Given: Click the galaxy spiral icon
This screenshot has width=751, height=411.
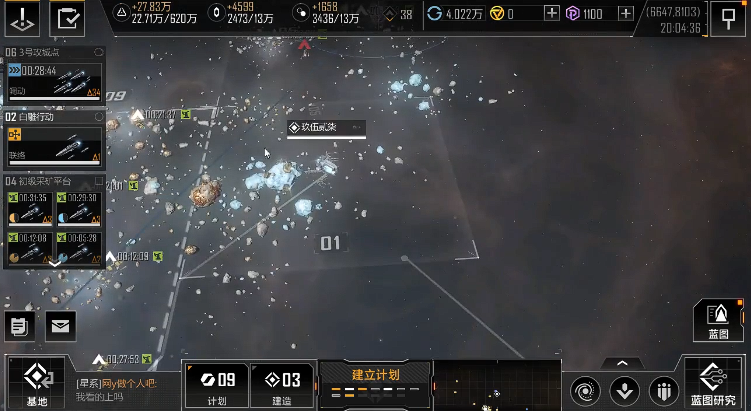Looking at the screenshot, I should pos(585,388).
